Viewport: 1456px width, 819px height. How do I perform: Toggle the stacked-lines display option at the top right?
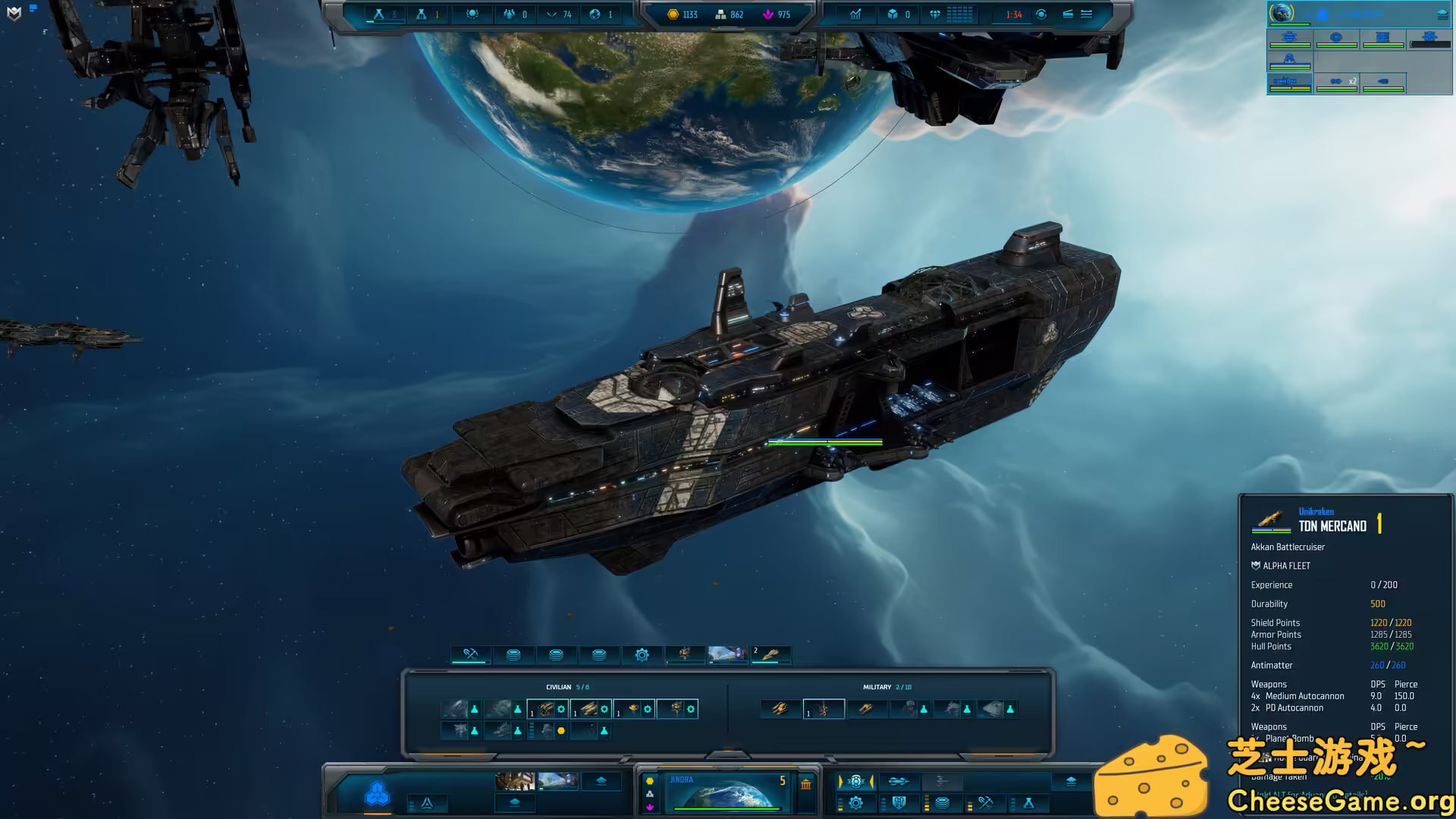1087,14
